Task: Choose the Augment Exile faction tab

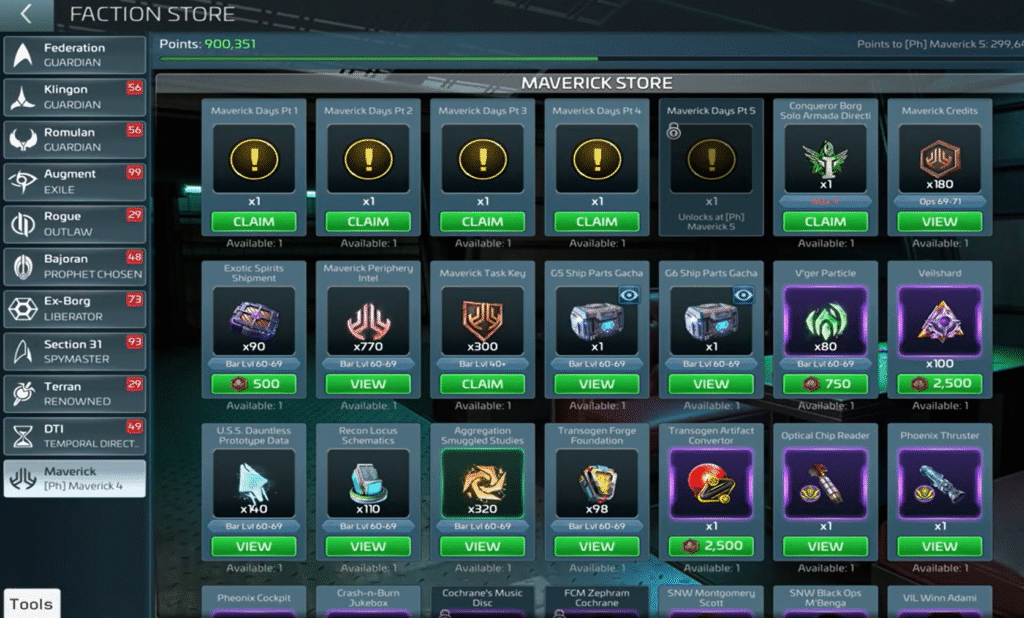Action: [x=75, y=181]
